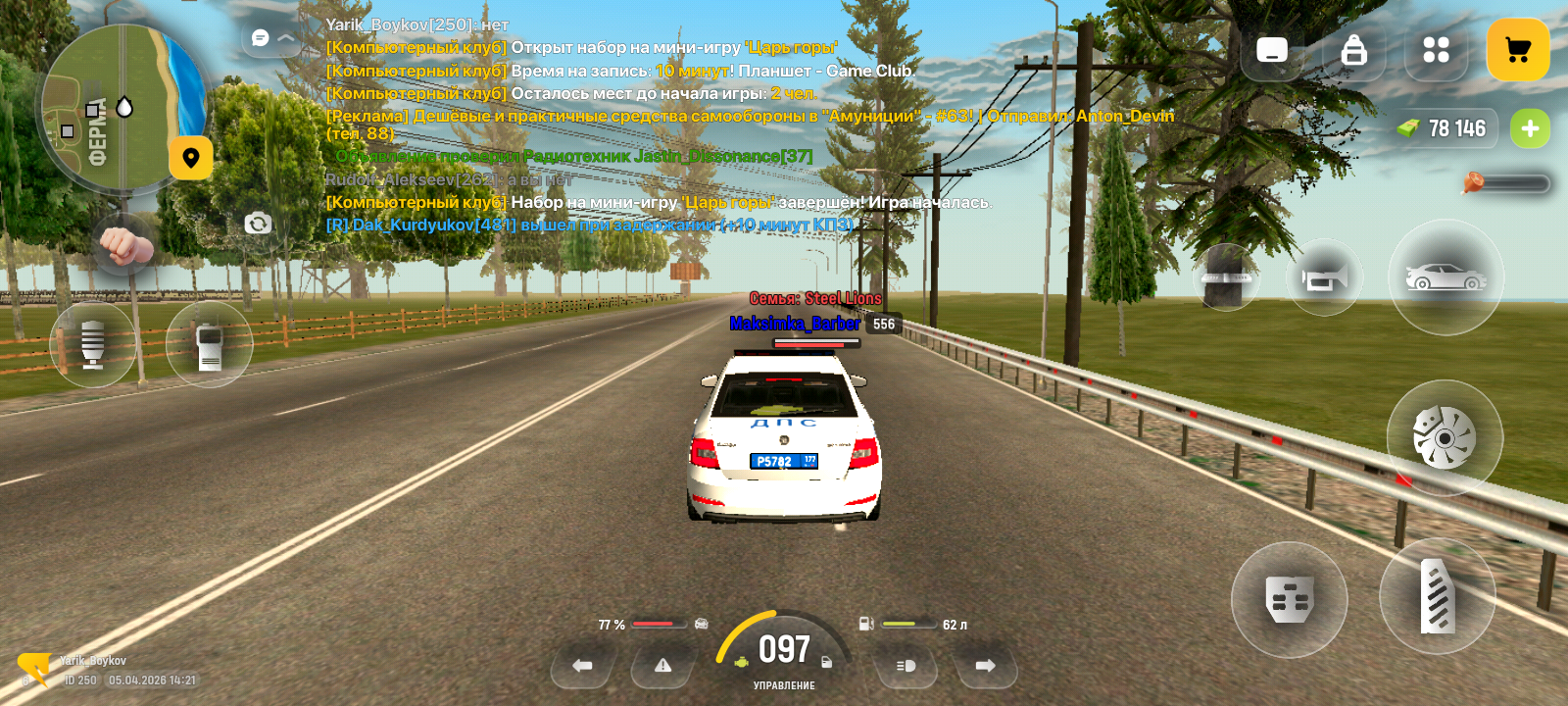Image resolution: width=1568 pixels, height=706 pixels.
Task: Apply the brake disc handbrake
Action: click(x=1444, y=437)
